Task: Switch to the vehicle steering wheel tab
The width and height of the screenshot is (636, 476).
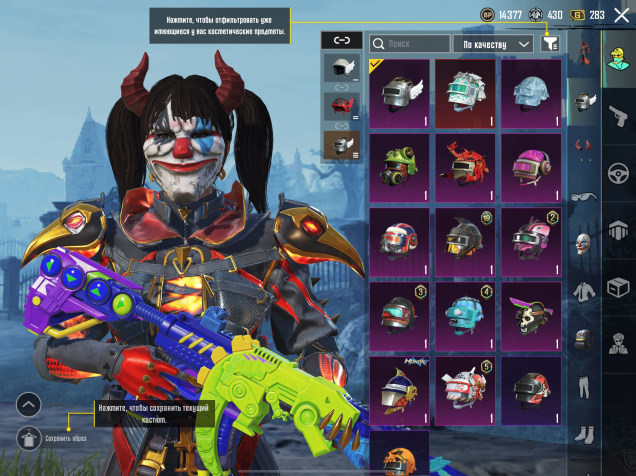Action: click(x=617, y=170)
